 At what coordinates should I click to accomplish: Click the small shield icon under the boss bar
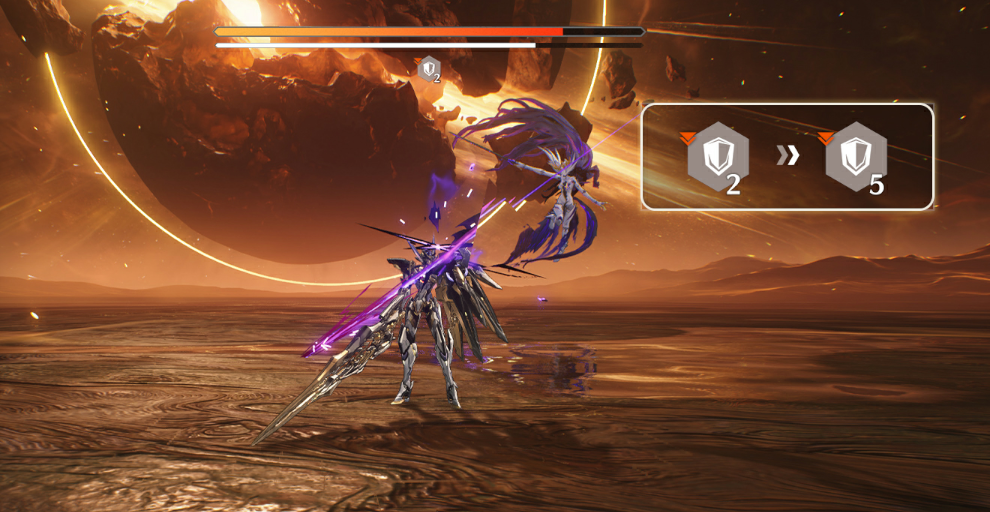click(x=430, y=69)
